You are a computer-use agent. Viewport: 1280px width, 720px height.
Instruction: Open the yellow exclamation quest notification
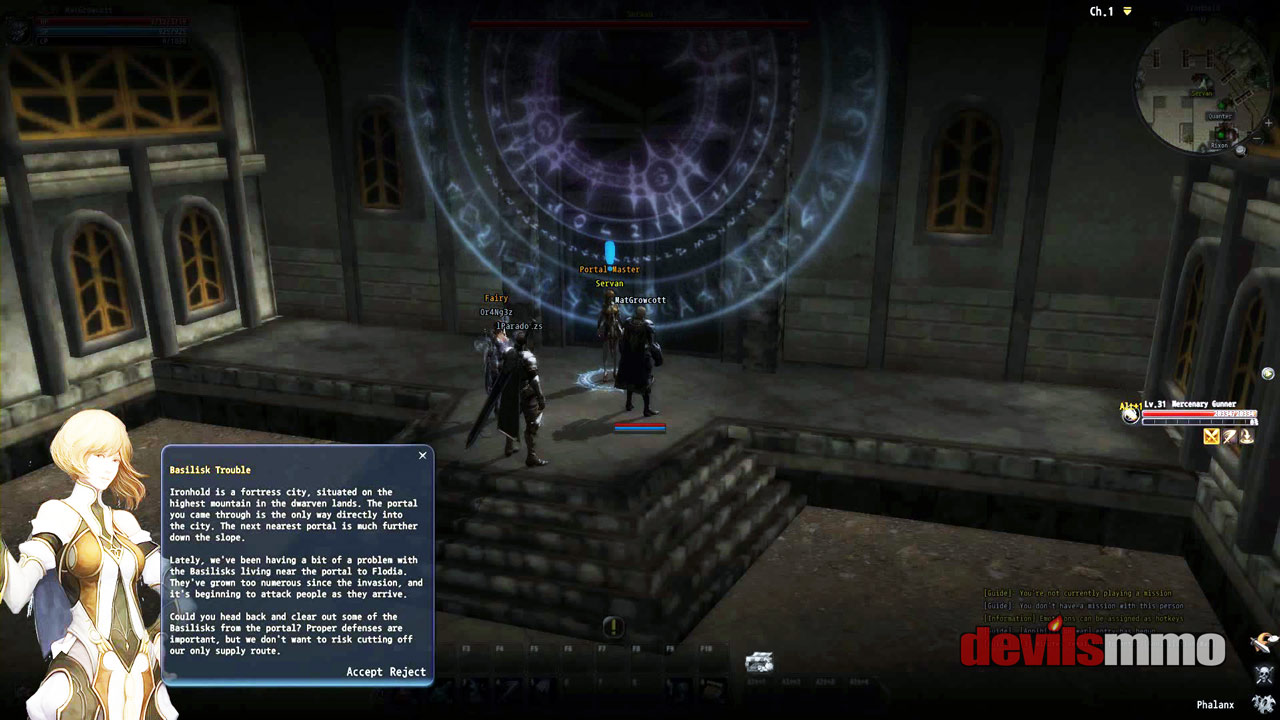pos(613,627)
